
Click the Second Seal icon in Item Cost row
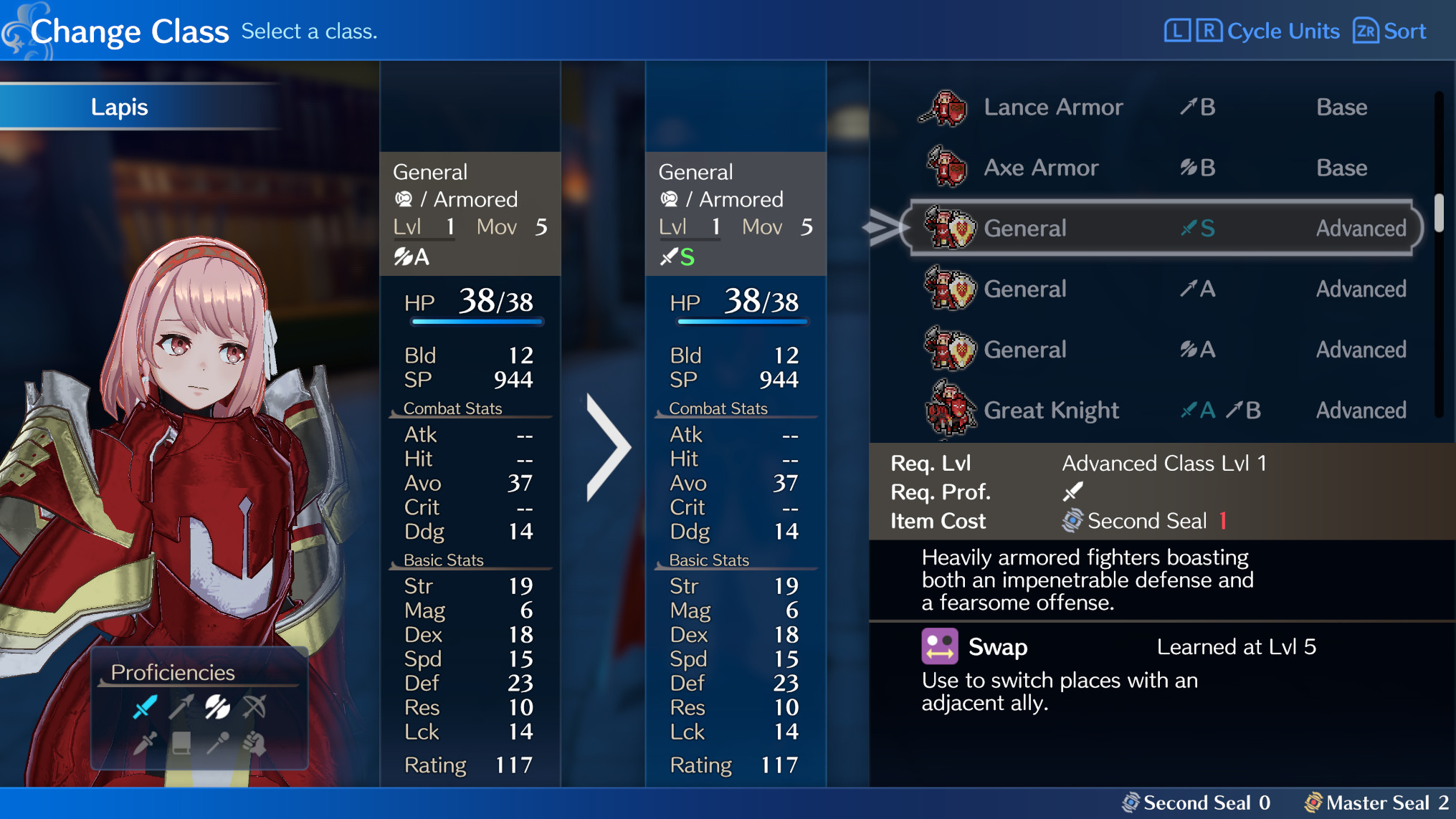1072,521
